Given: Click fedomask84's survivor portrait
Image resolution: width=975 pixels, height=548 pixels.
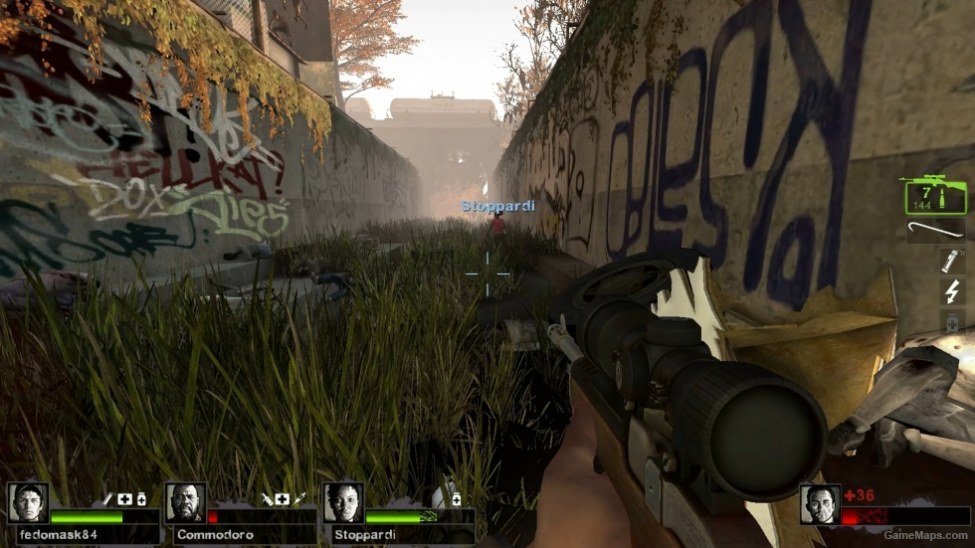Looking at the screenshot, I should [28, 504].
